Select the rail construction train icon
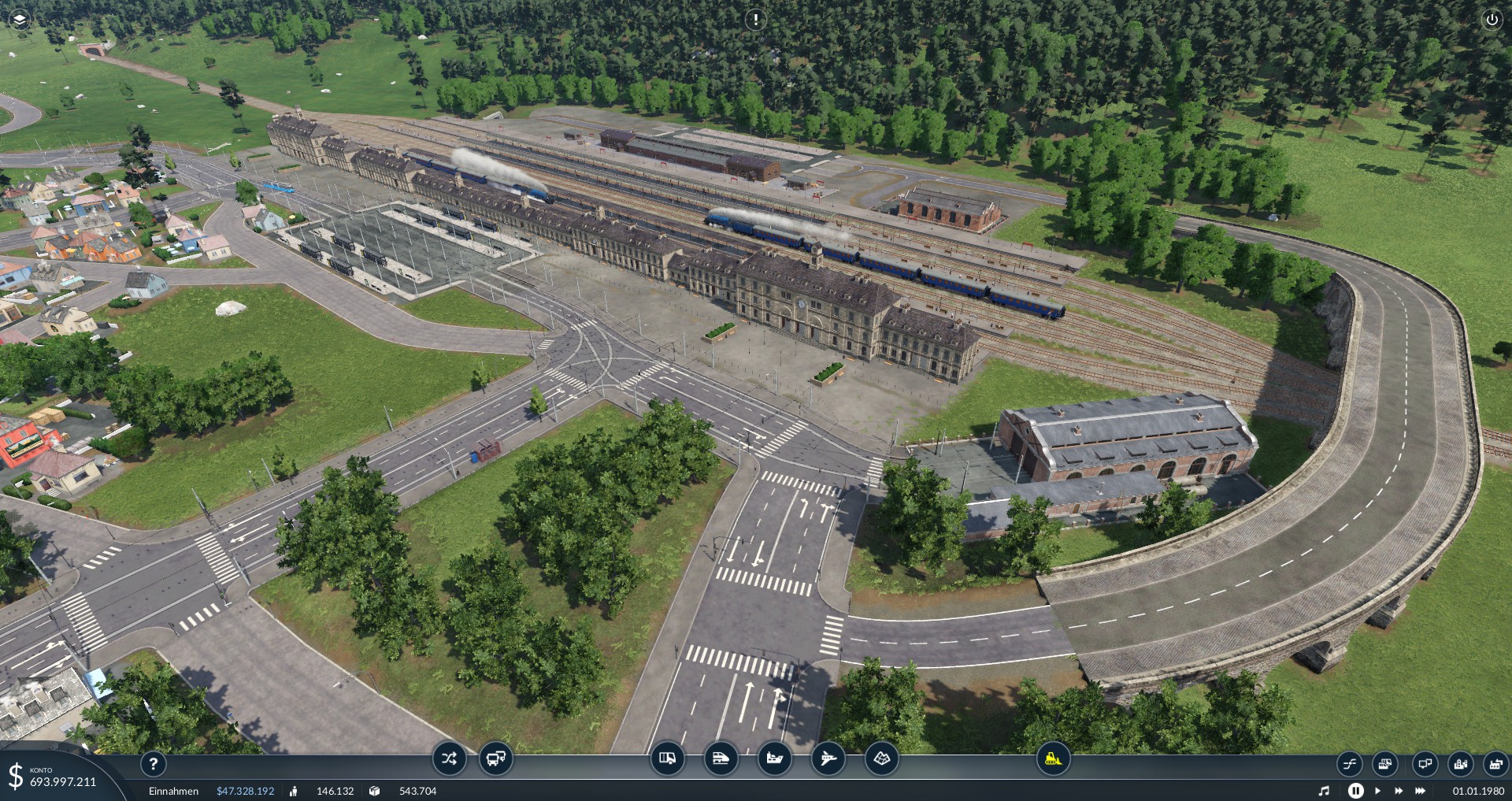Screen dimensions: 1512x801 [x=721, y=758]
